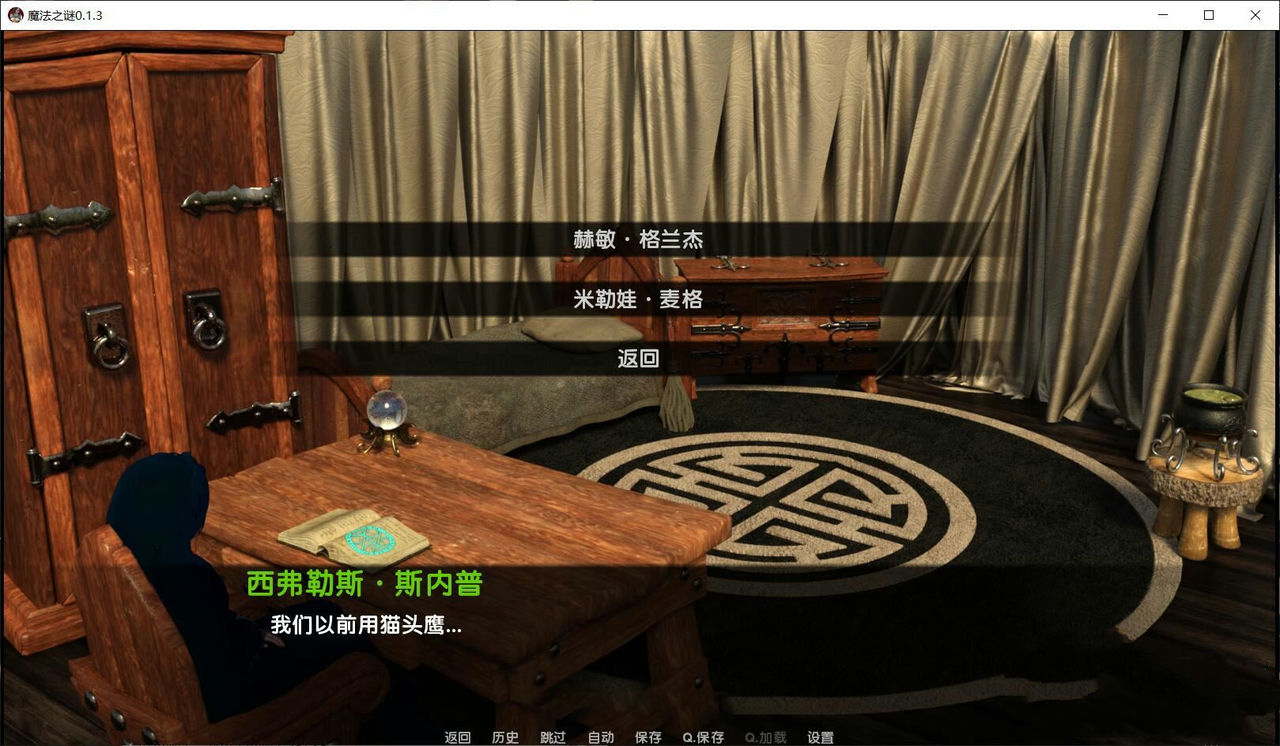Click the crystal ball on the desk
Screen dimensions: 1280x746
[x=385, y=410]
